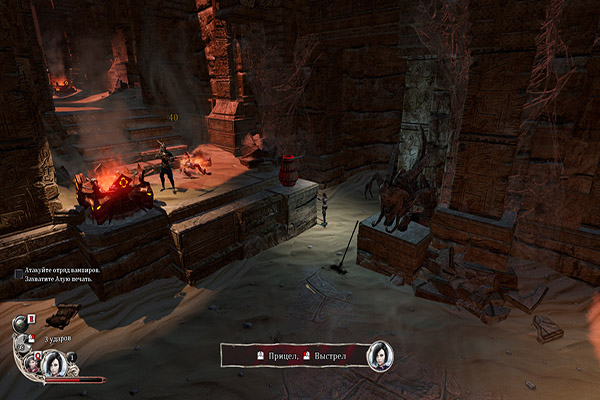Select the grenade ability orb

click(x=20, y=323)
